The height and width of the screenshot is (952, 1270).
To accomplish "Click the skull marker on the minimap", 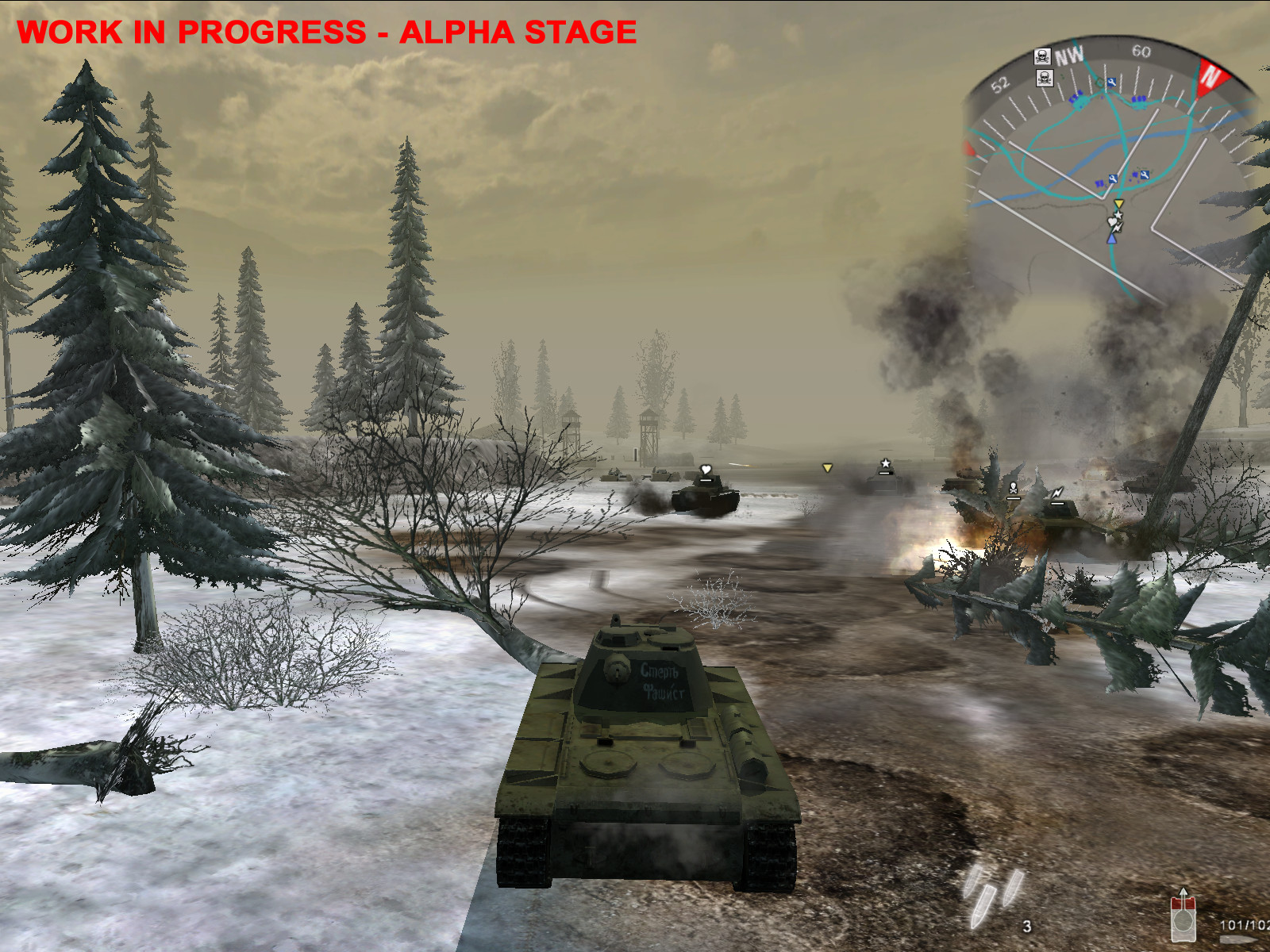I will pyautogui.click(x=1041, y=55).
